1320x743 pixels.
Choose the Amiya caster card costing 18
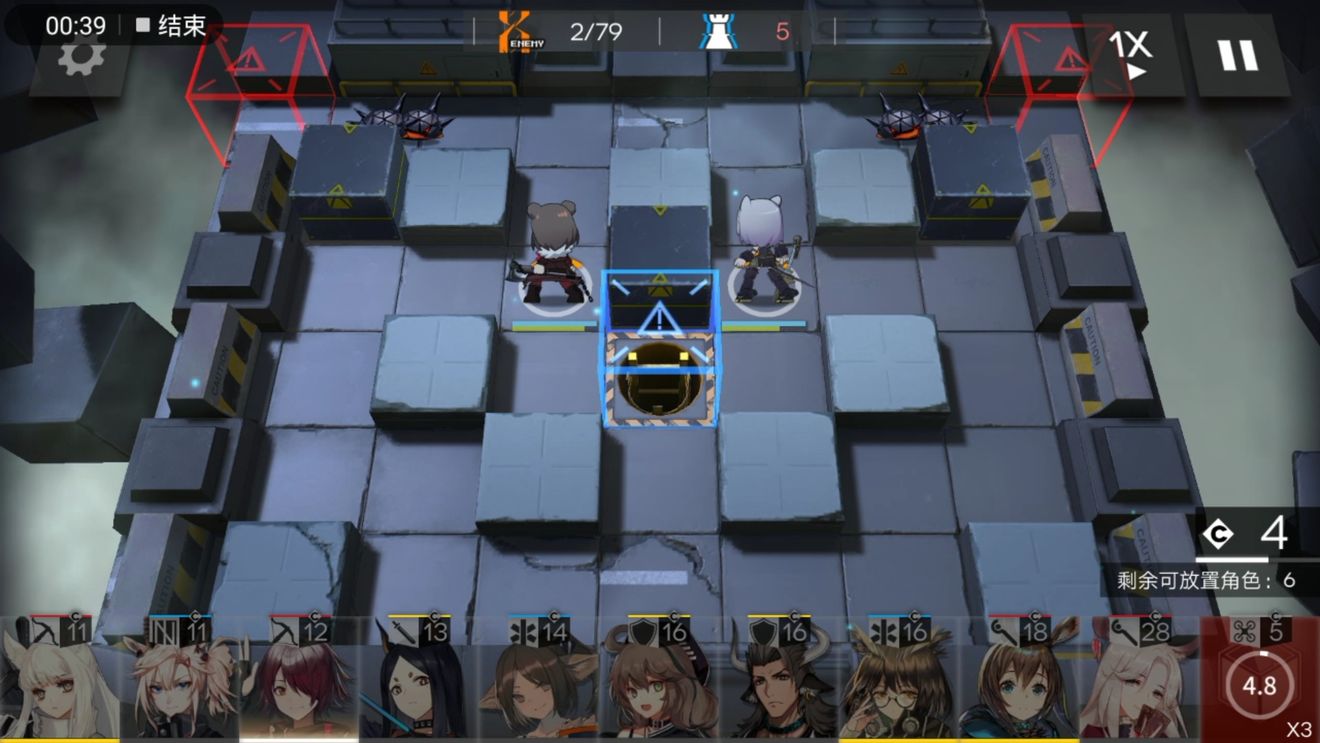1020,680
